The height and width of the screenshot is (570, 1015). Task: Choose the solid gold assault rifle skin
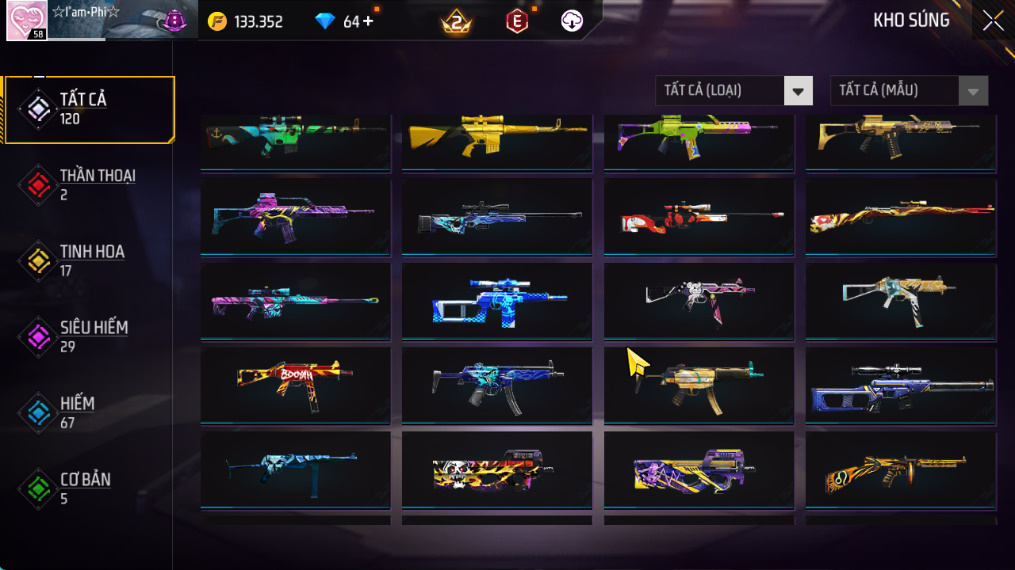pyautogui.click(x=497, y=138)
